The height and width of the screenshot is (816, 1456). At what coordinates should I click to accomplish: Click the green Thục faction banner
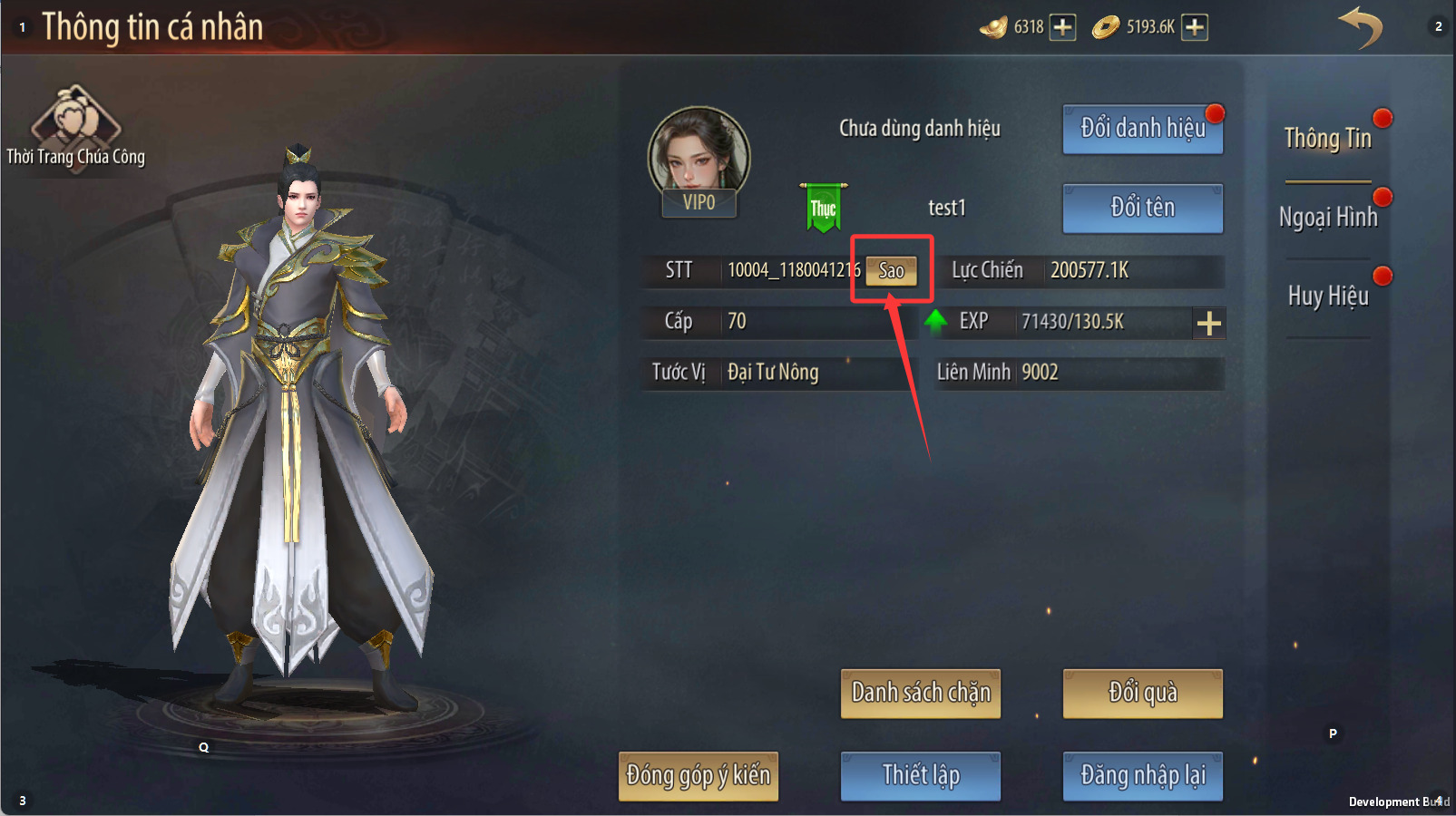823,208
